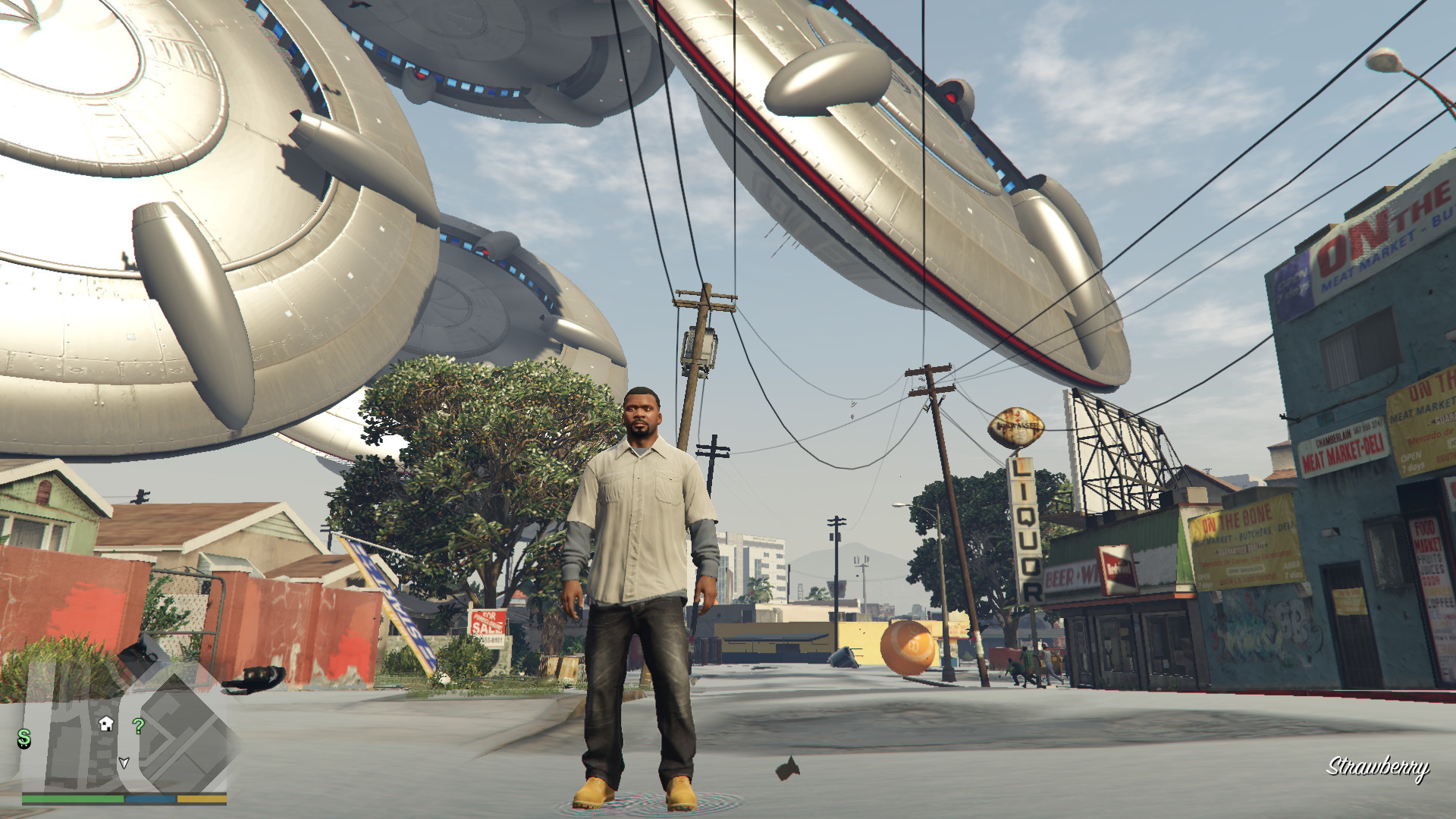Toggle the green health bar under the minimap
This screenshot has width=1456, height=819.
(73, 798)
